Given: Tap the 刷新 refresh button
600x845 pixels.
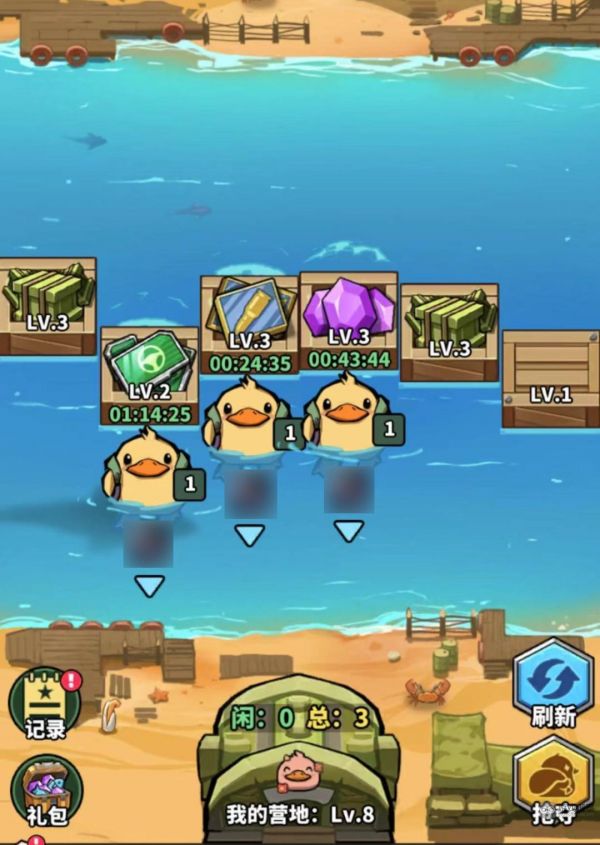Looking at the screenshot, I should click(x=551, y=685).
